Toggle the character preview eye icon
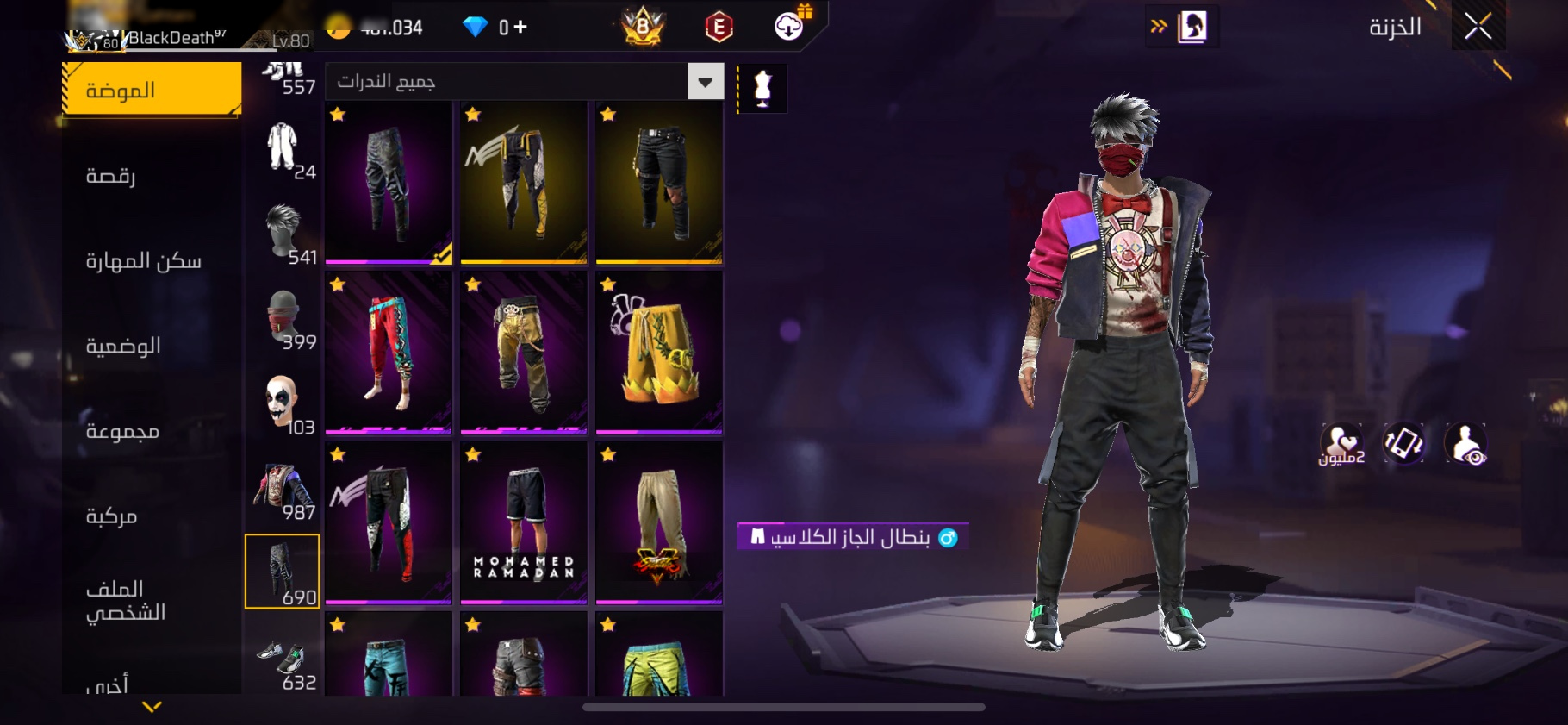 tap(1465, 444)
